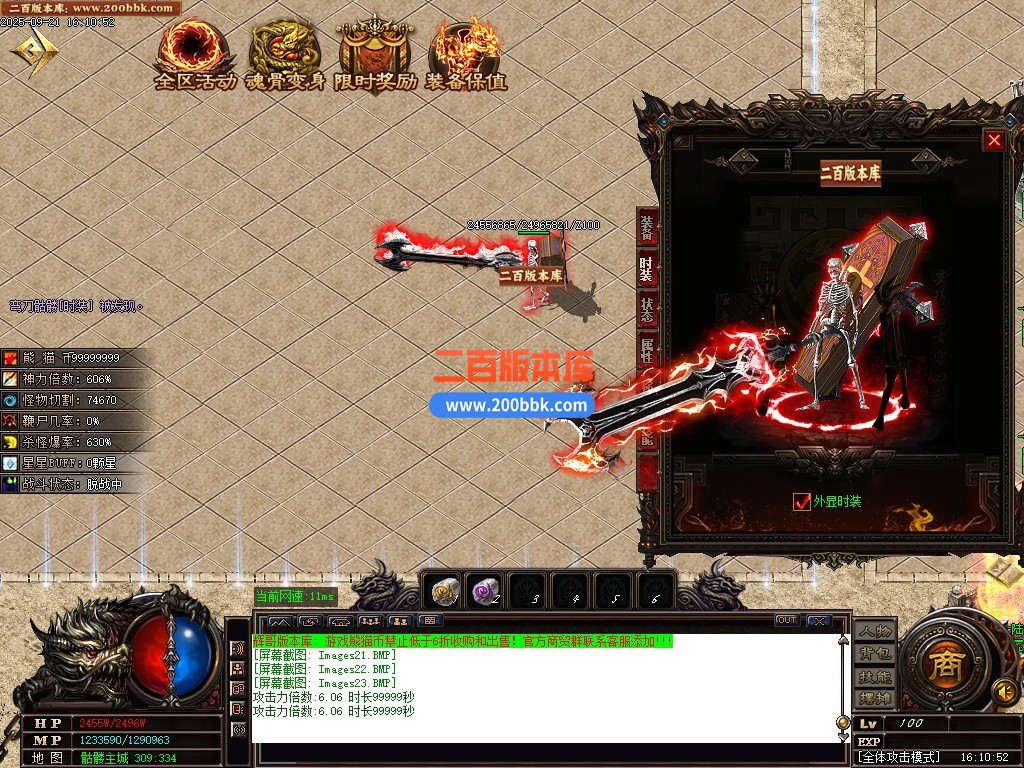Click the OUT button above chat

[x=787, y=621]
